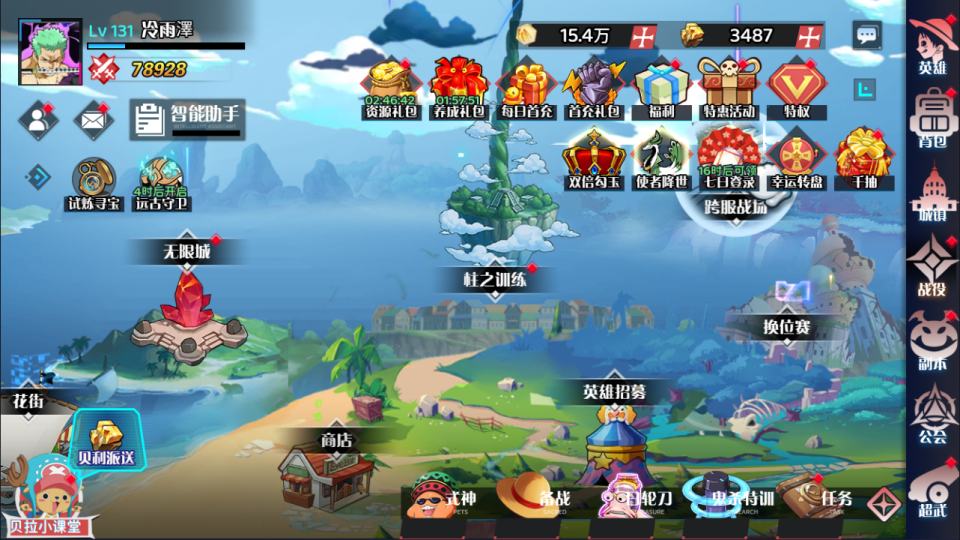Viewport: 960px width, 540px height.
Task: Open the chat speech bubble
Action: click(866, 36)
